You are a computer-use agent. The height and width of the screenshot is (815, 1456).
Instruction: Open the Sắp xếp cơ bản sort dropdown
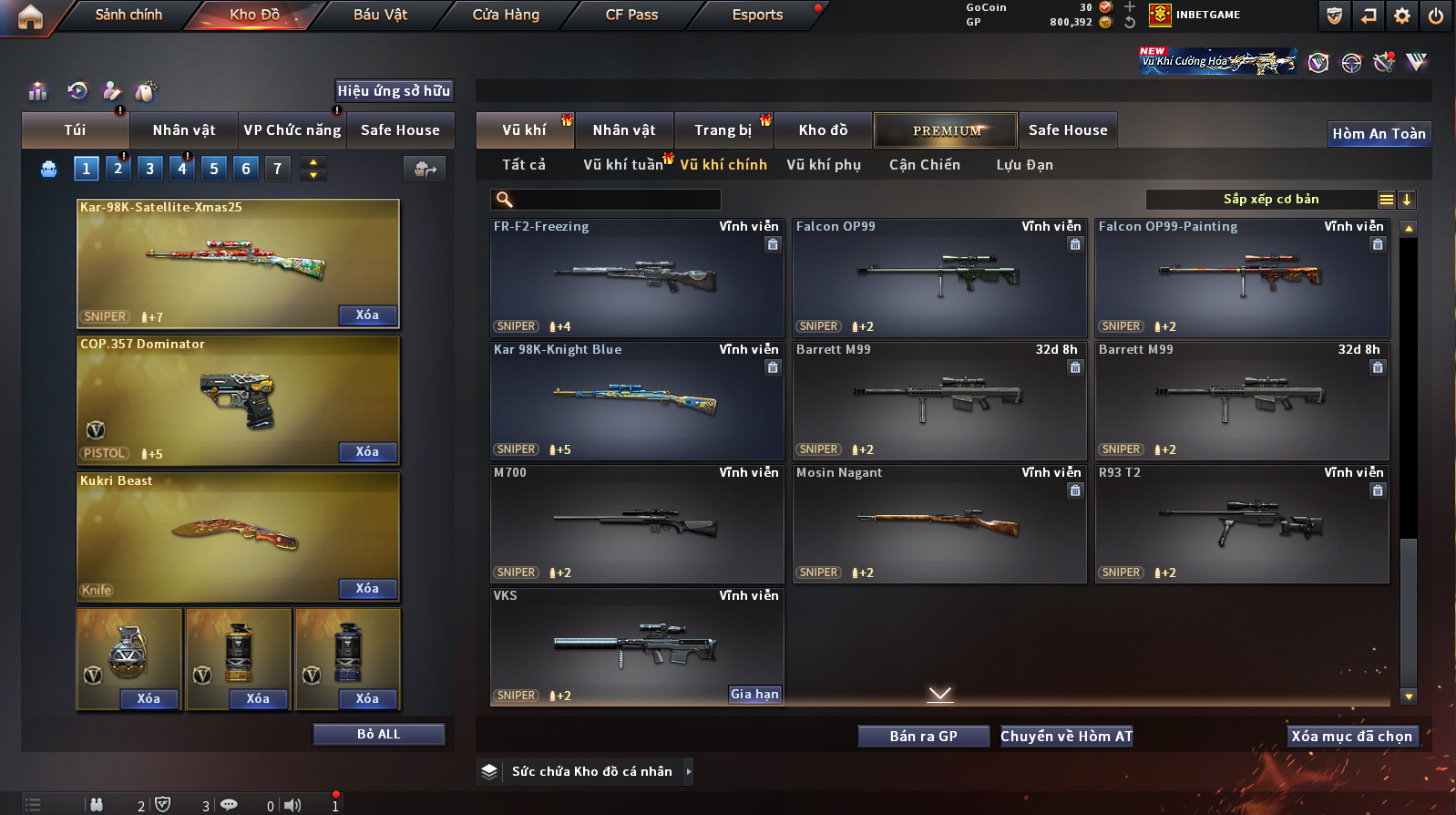click(x=1270, y=200)
